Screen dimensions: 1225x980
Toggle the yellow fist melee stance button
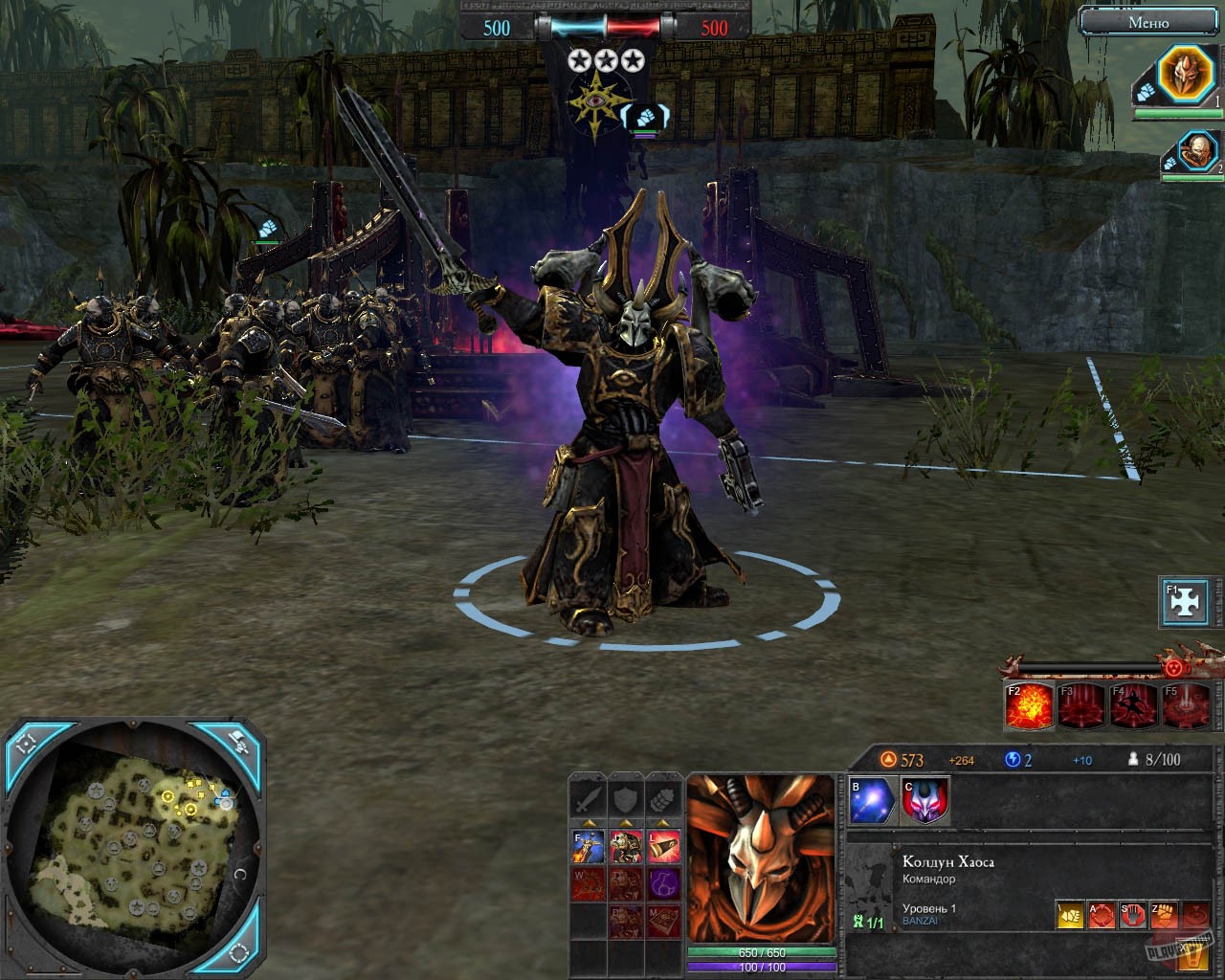tap(1070, 915)
